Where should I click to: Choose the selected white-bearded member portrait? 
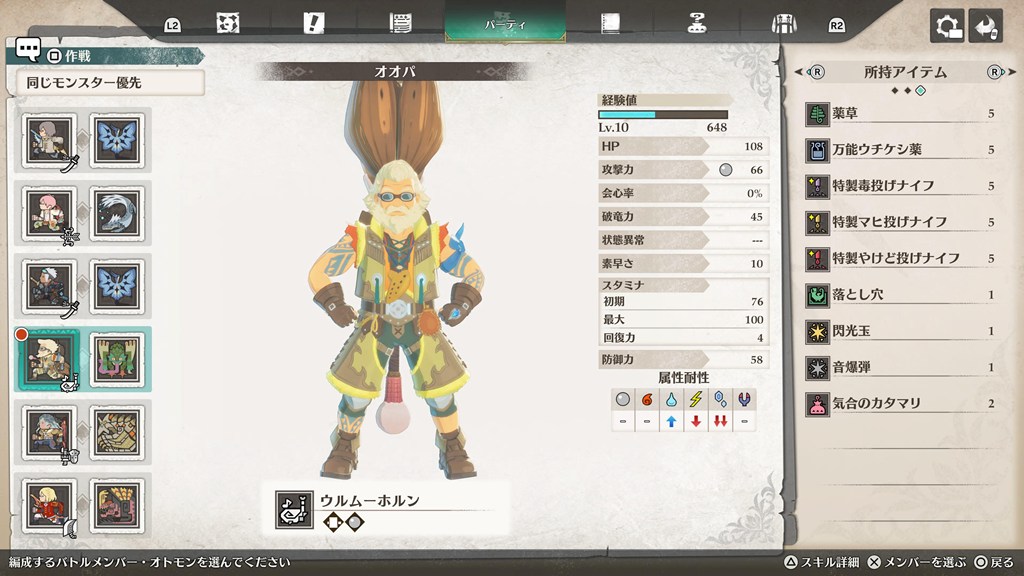(47, 357)
